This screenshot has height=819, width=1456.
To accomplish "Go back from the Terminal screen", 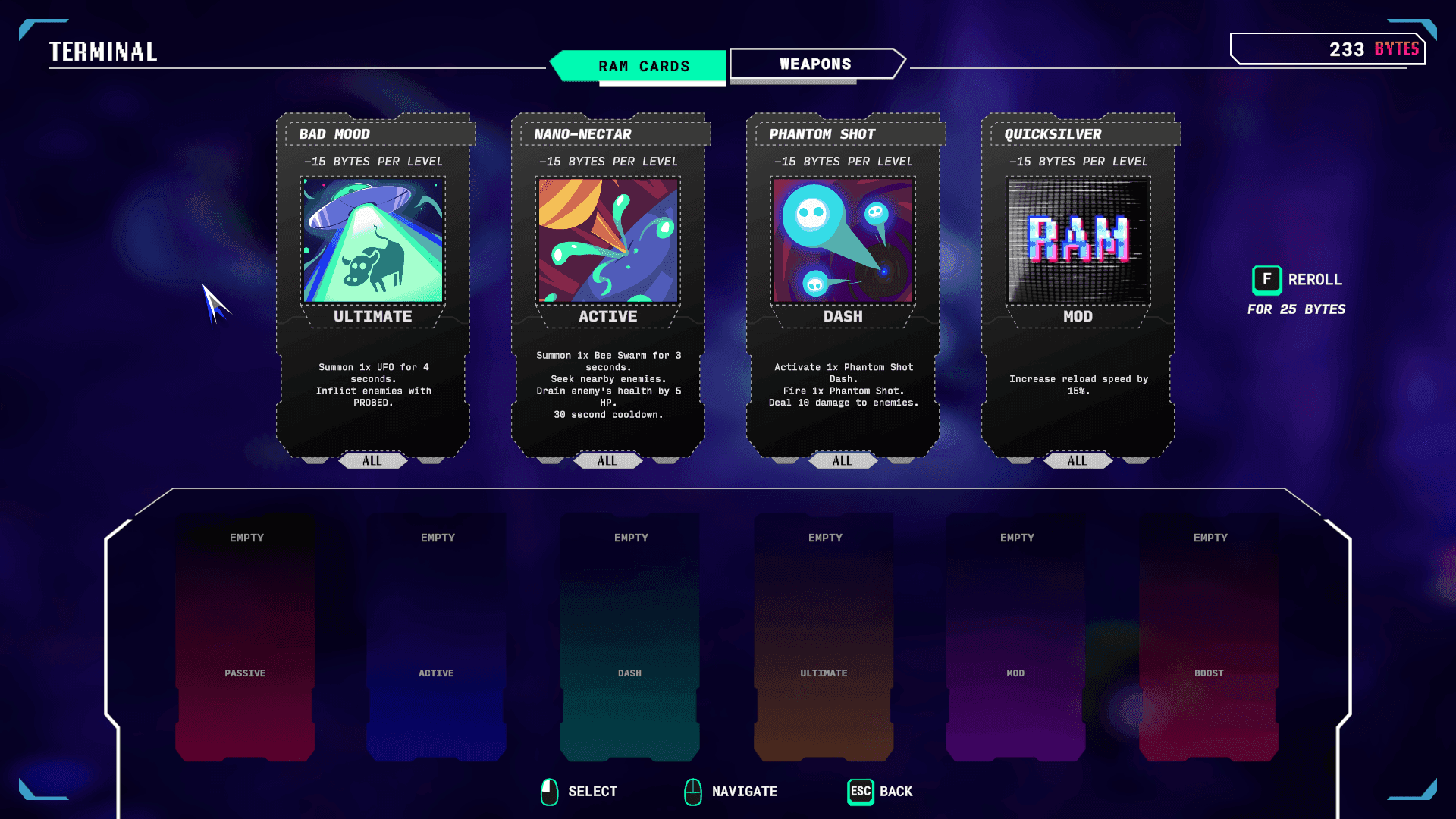I will (880, 792).
